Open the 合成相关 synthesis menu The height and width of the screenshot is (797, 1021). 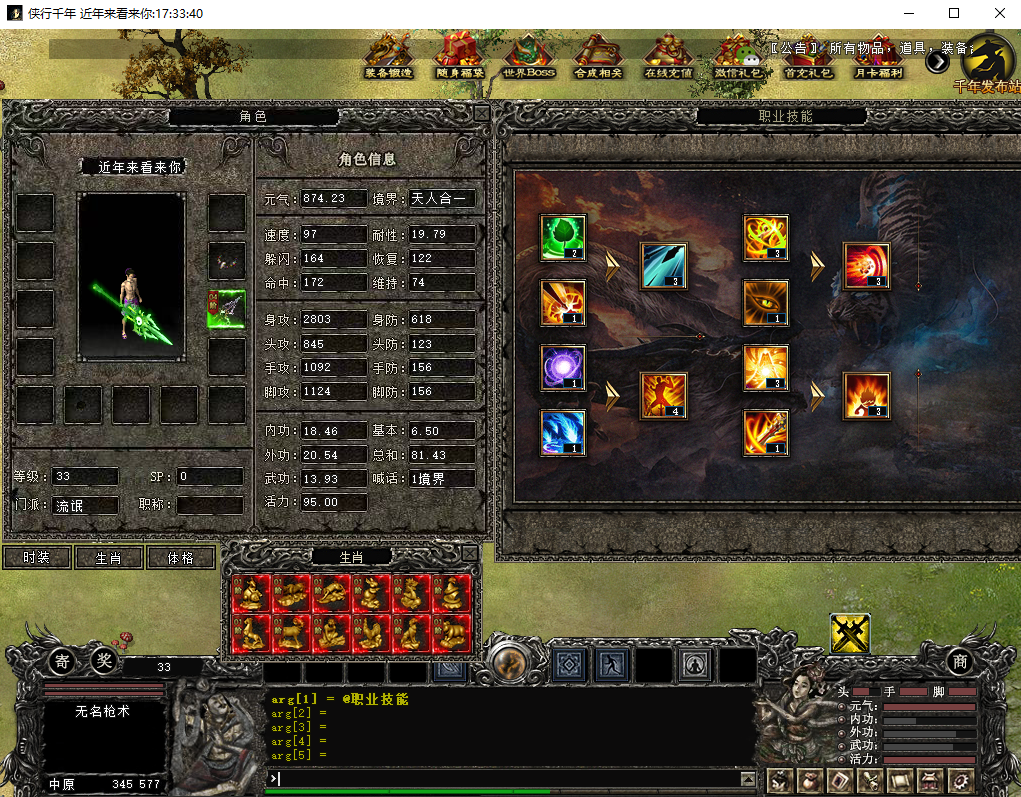(x=598, y=57)
